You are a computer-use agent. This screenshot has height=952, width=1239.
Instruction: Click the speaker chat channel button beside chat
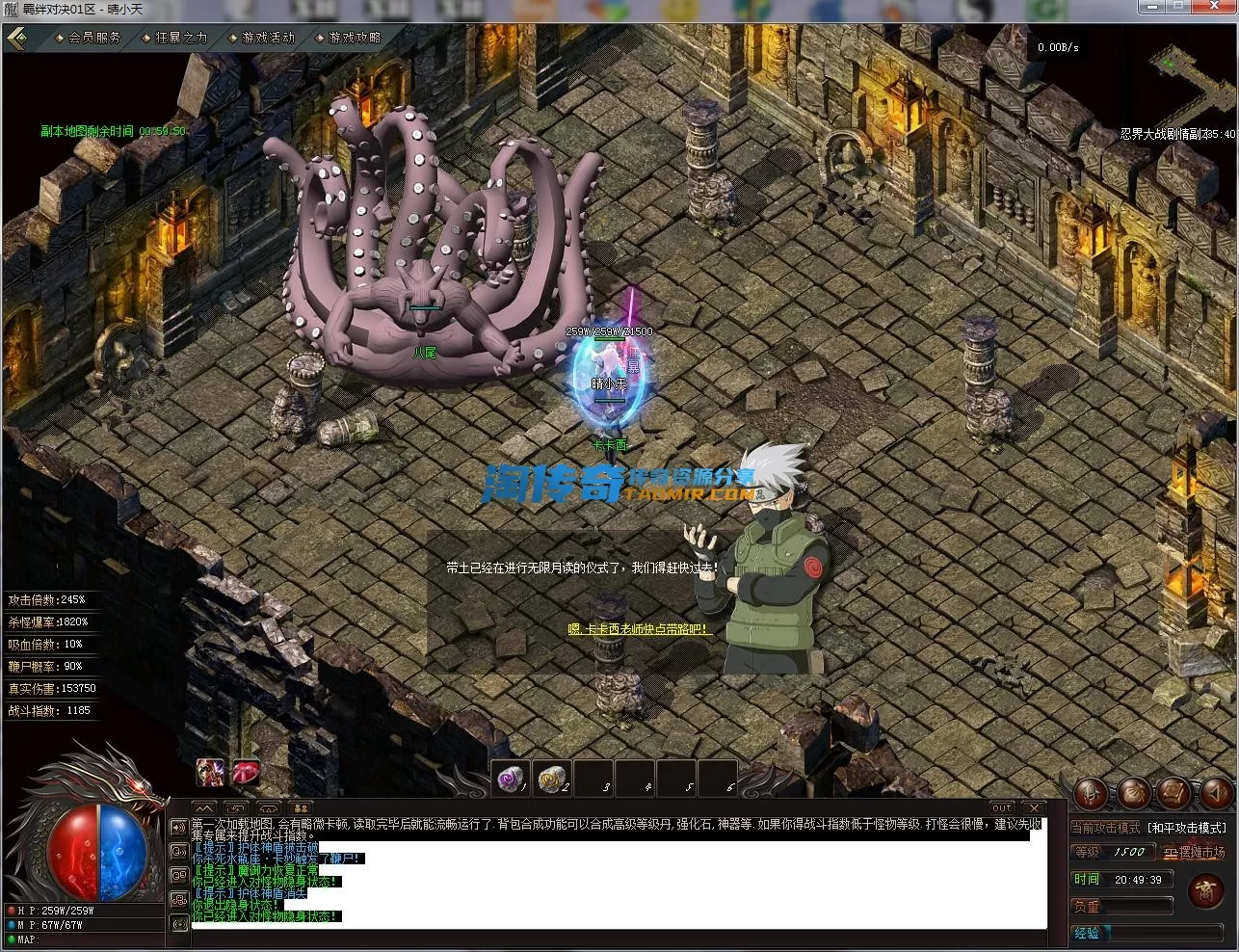pos(178,827)
